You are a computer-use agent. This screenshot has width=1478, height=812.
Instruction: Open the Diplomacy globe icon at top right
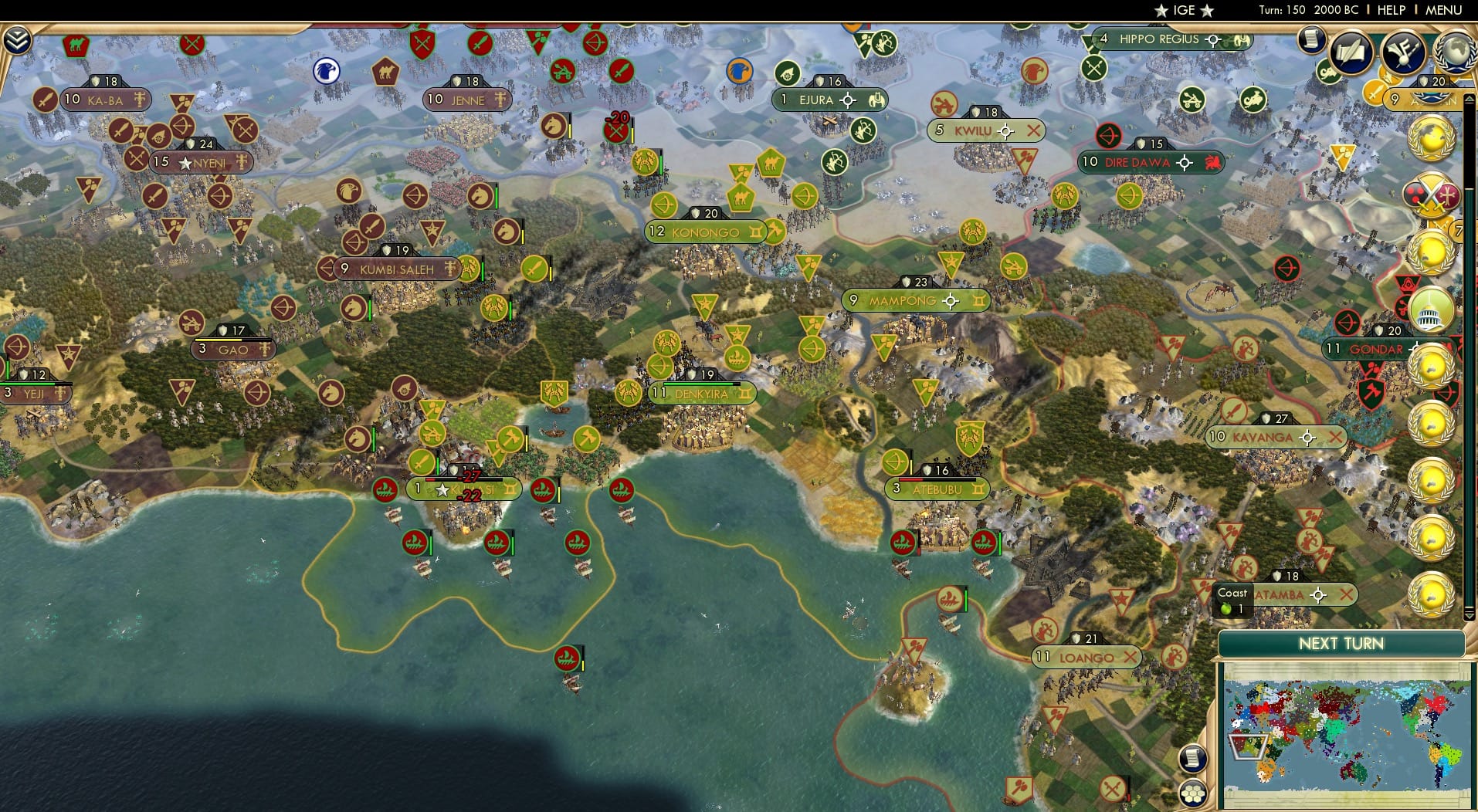pyautogui.click(x=1456, y=52)
